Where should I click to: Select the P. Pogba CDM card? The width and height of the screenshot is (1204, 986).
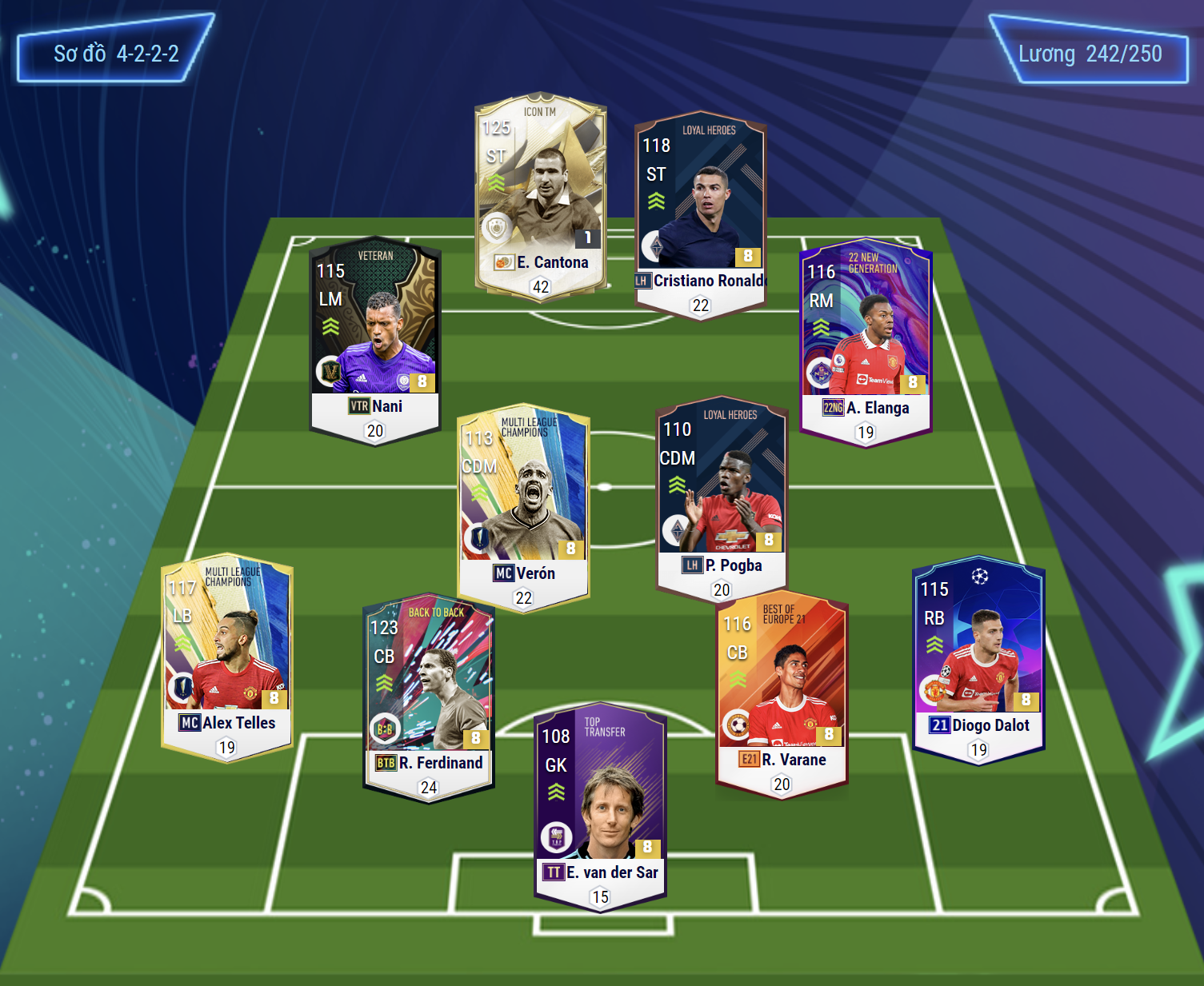click(722, 497)
